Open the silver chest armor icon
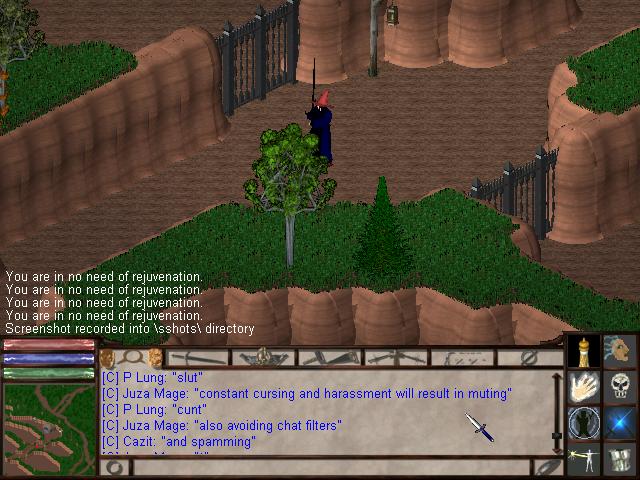 (x=621, y=459)
